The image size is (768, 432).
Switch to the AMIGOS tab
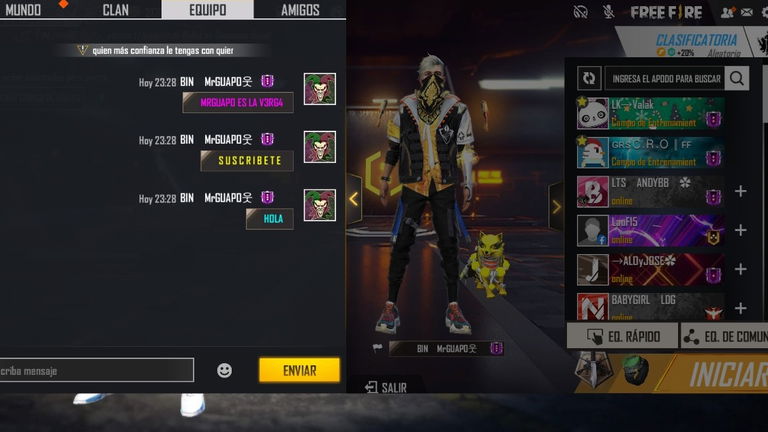[x=299, y=10]
